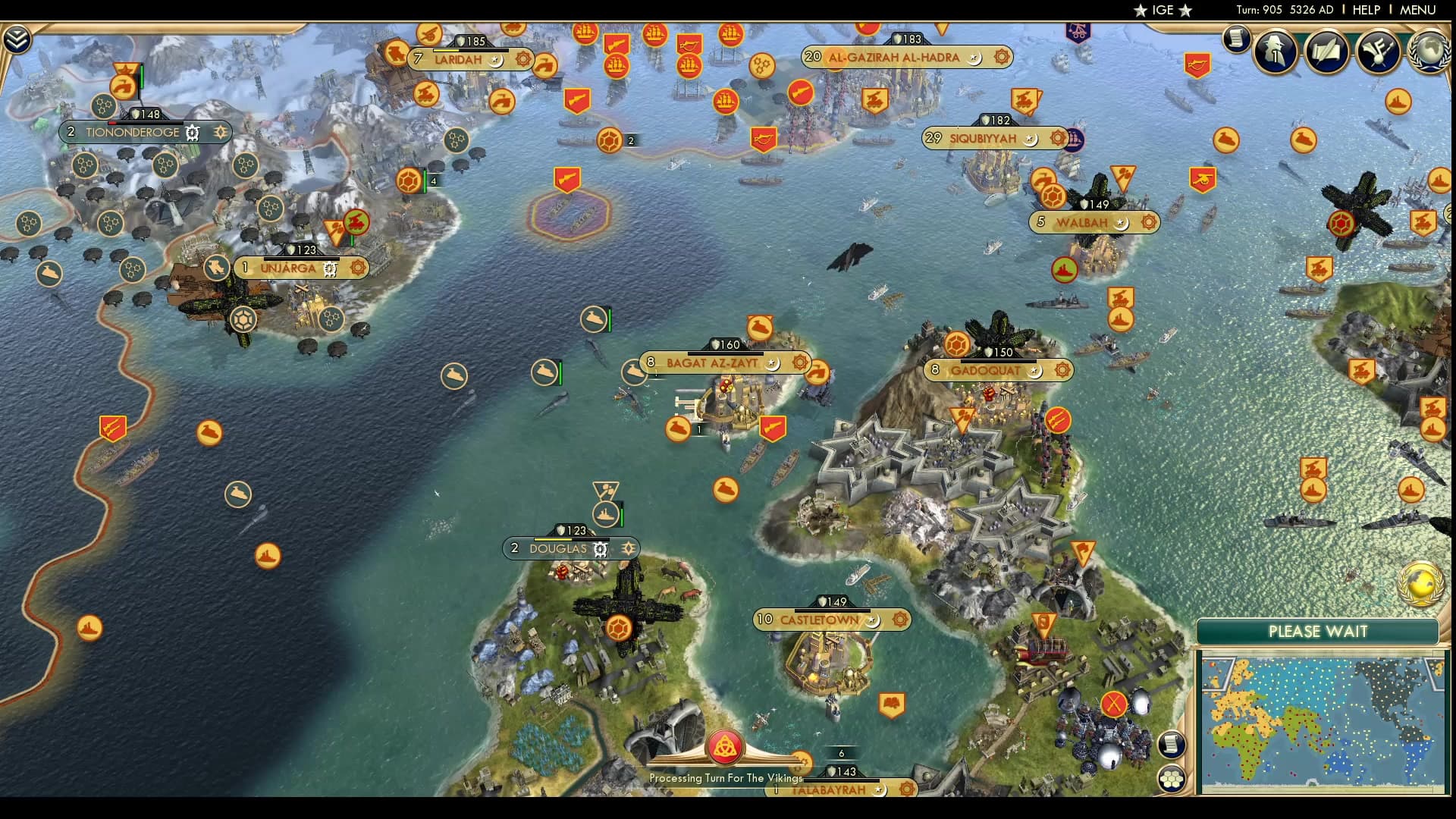1456x819 pixels.
Task: Toggle Strategic View with the hex icon
Action: coord(1172,779)
